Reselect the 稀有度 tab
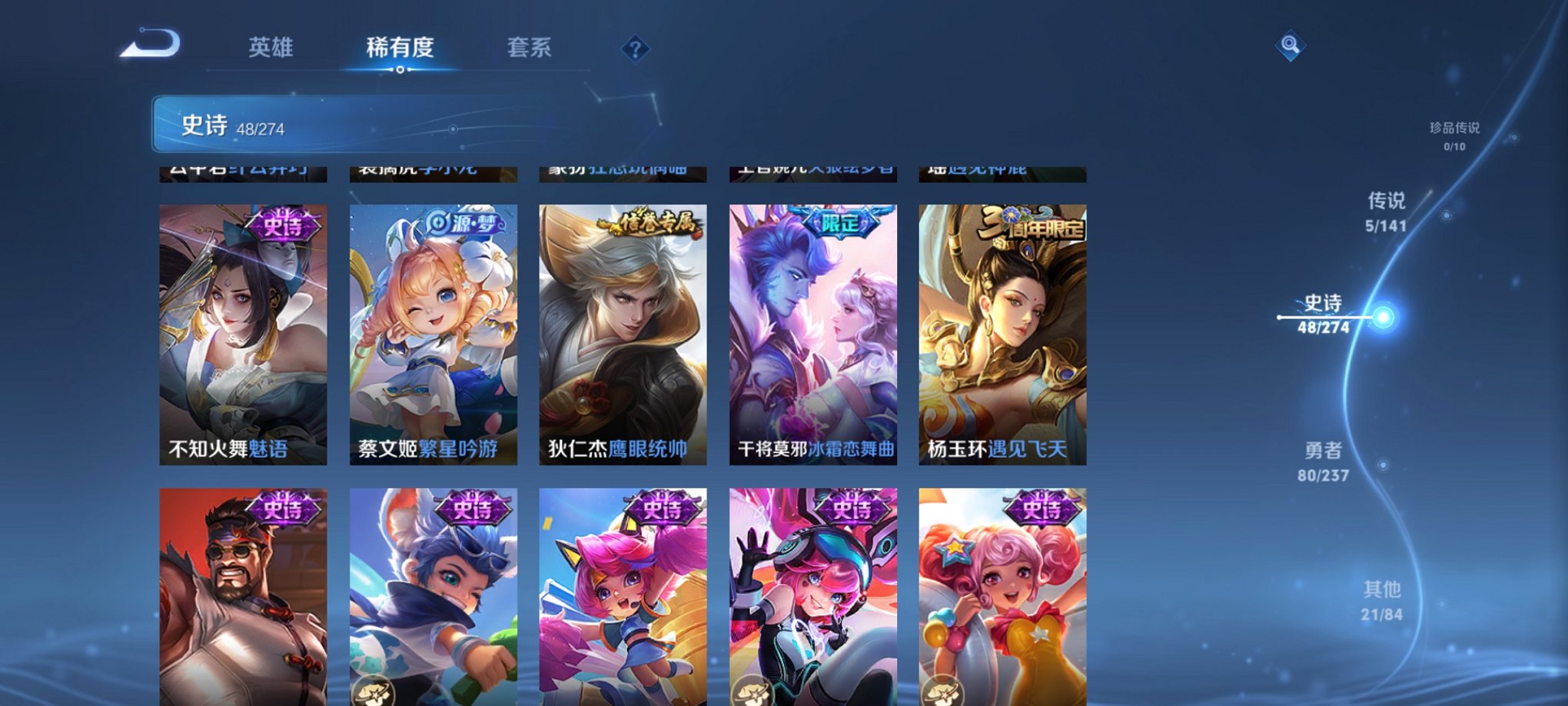The image size is (1568, 706). point(400,48)
